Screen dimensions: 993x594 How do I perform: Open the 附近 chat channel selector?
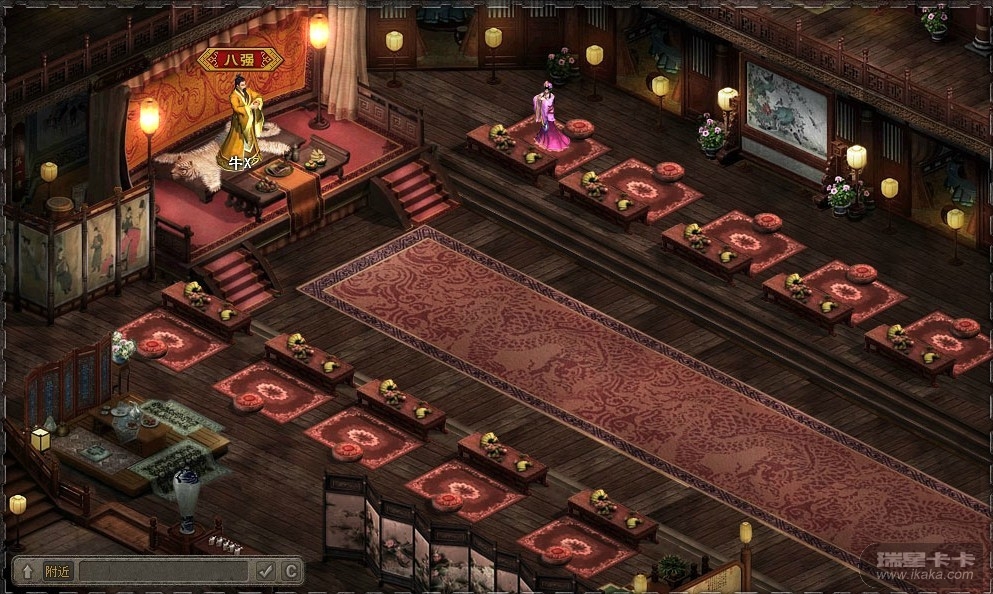click(58, 571)
